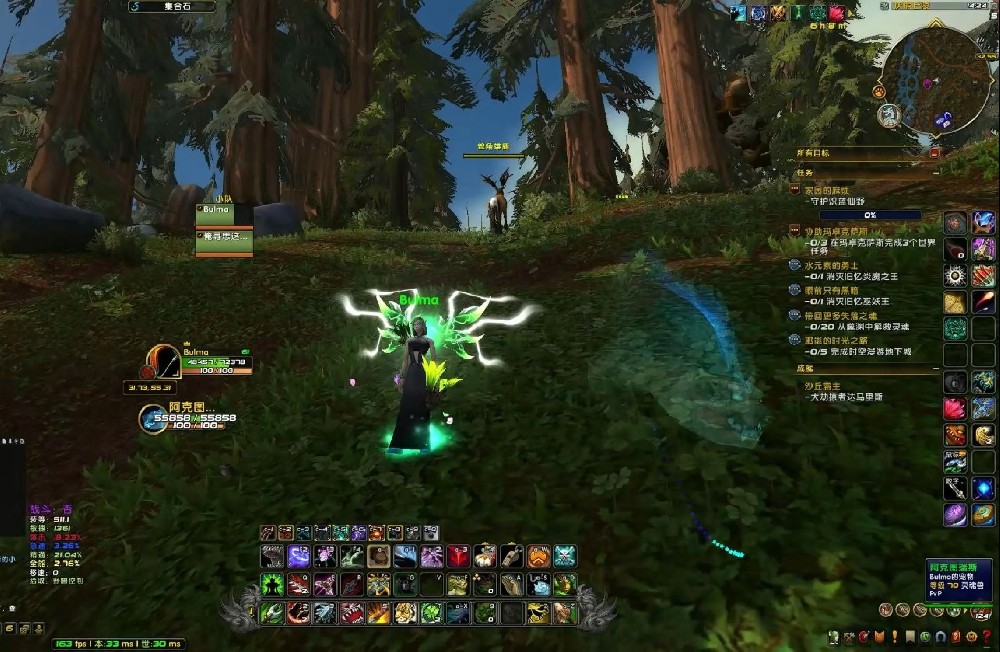
Task: Use the blue star spark side bar ability
Action: (x=984, y=488)
